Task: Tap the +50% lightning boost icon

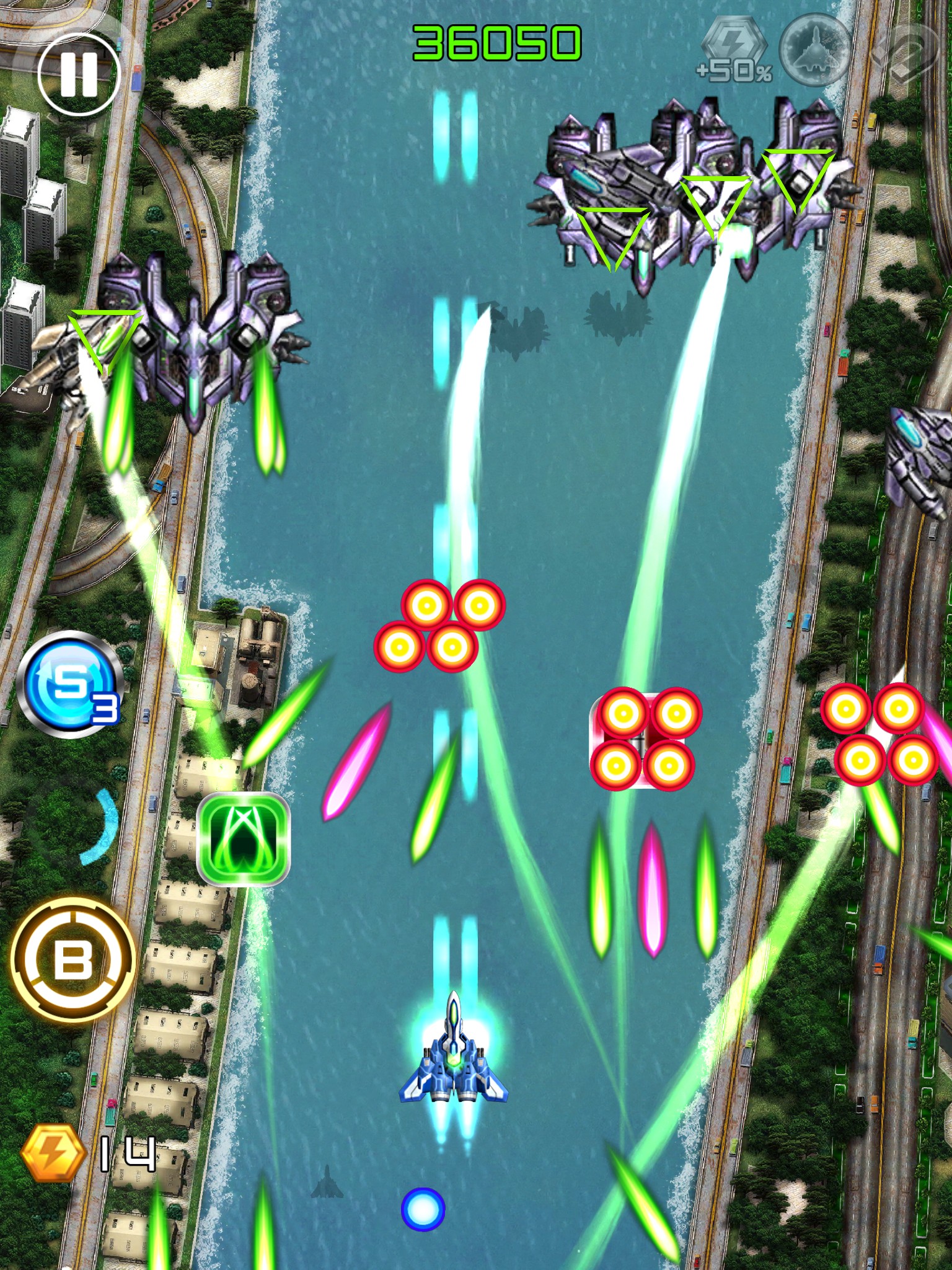Action: tap(735, 51)
